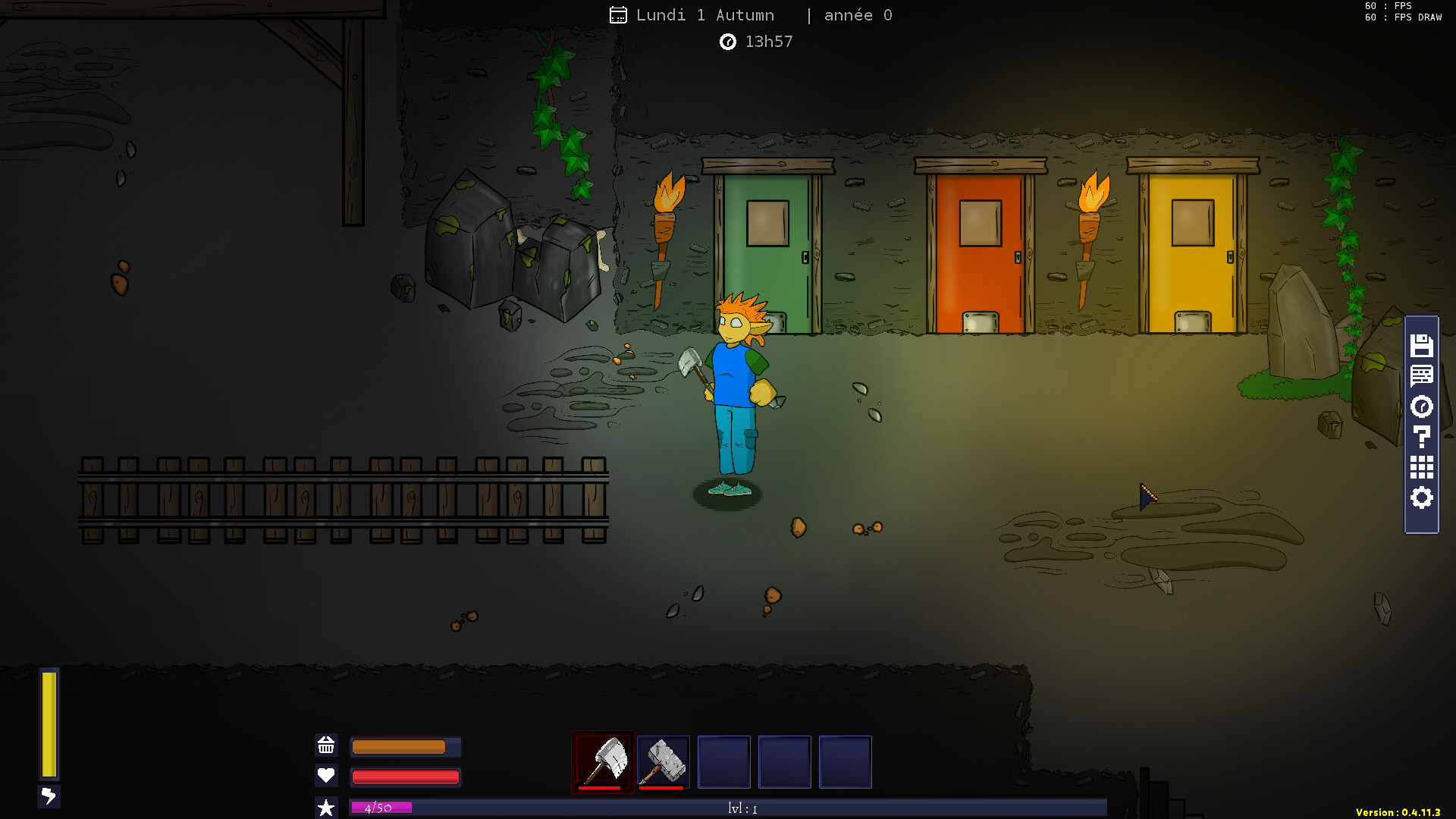
Task: Click the Version 0.4.11.3 text
Action: point(1399,814)
